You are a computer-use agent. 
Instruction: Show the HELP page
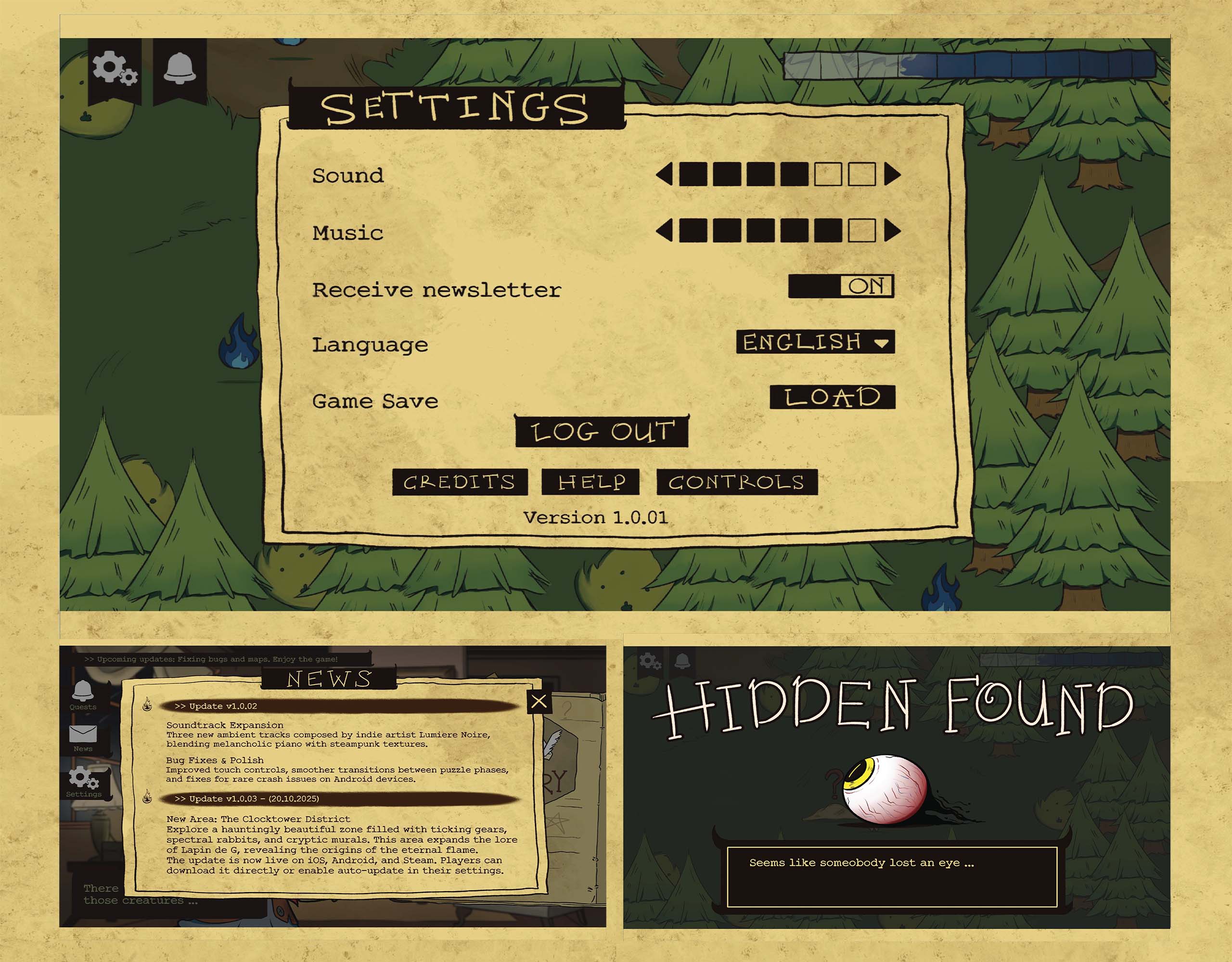[x=590, y=482]
